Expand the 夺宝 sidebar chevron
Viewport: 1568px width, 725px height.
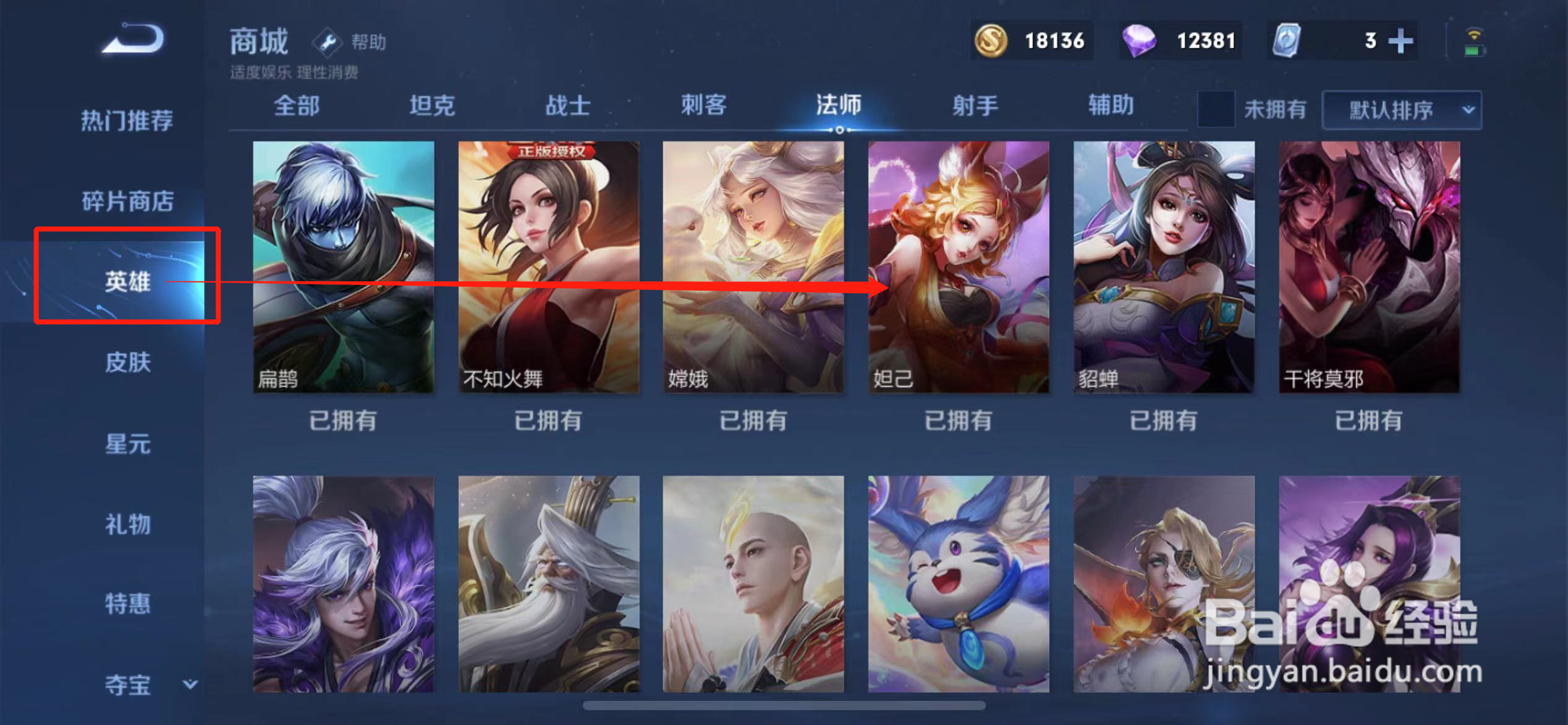(190, 684)
